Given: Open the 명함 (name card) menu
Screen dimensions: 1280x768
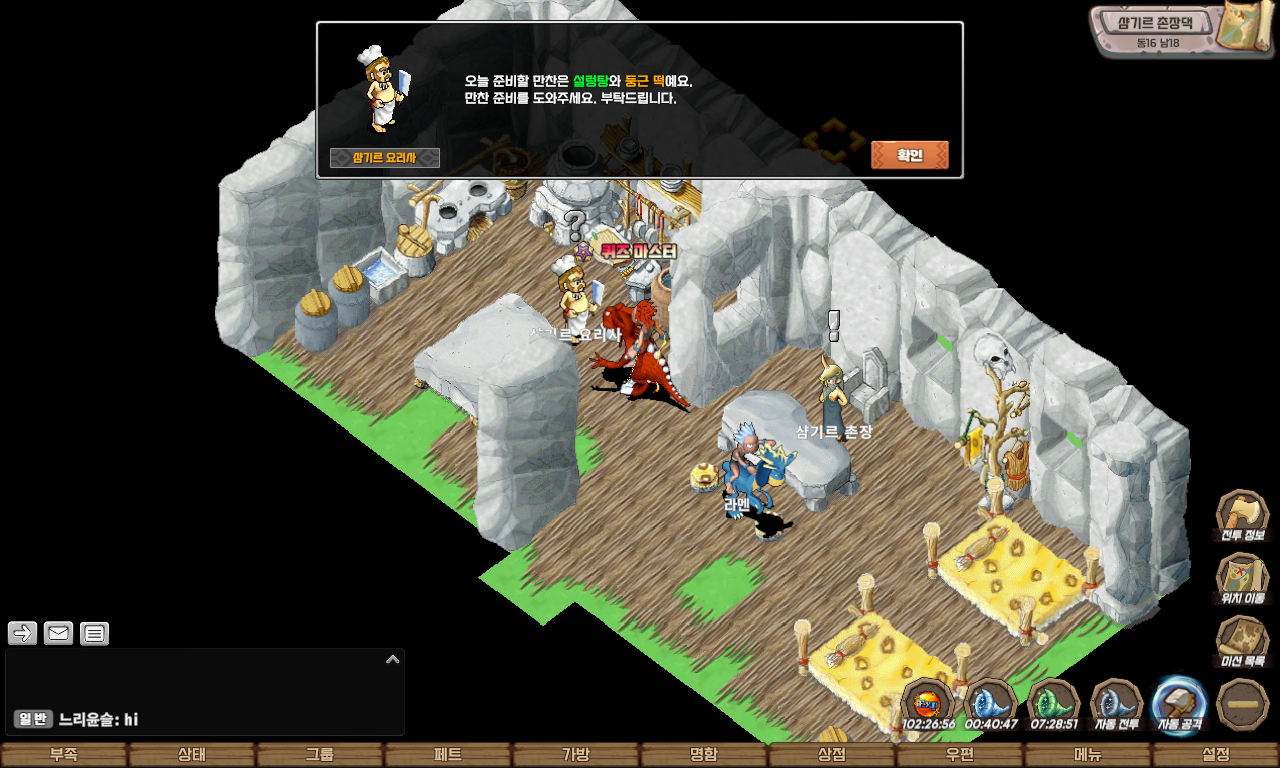Looking at the screenshot, I should tap(704, 755).
